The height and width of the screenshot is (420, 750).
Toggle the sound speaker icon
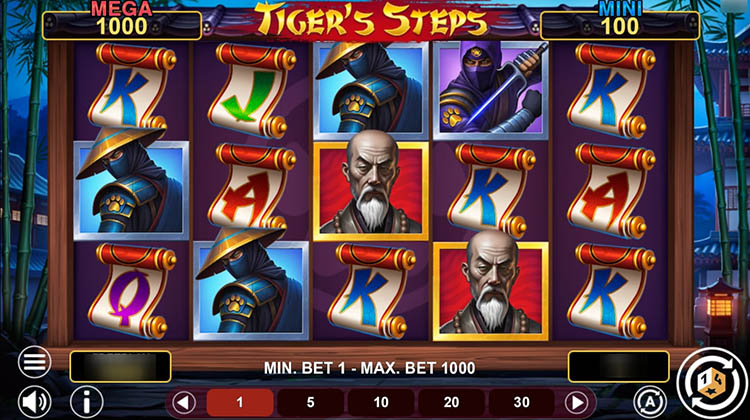[35, 402]
